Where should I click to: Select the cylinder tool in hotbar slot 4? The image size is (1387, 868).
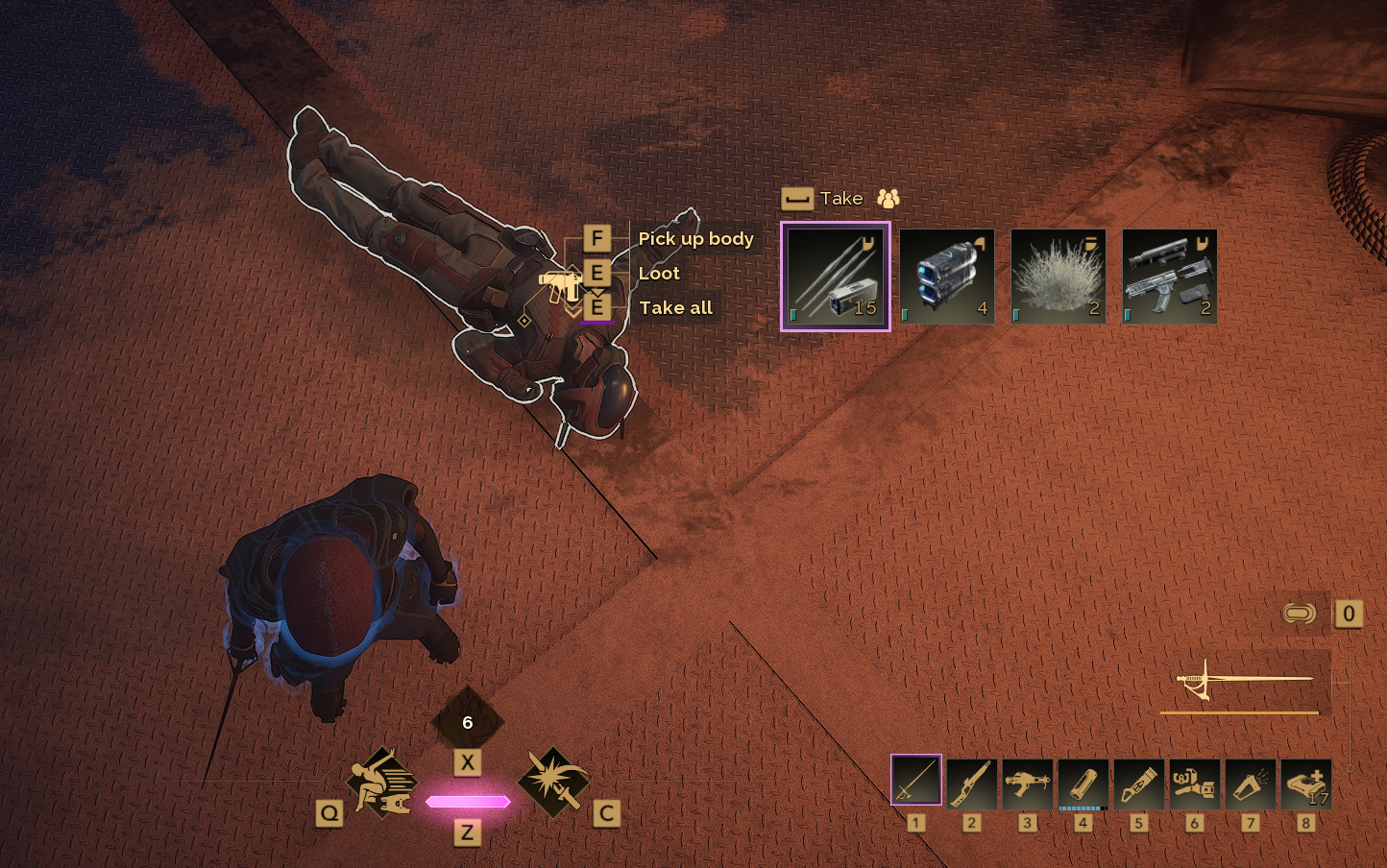click(1083, 784)
